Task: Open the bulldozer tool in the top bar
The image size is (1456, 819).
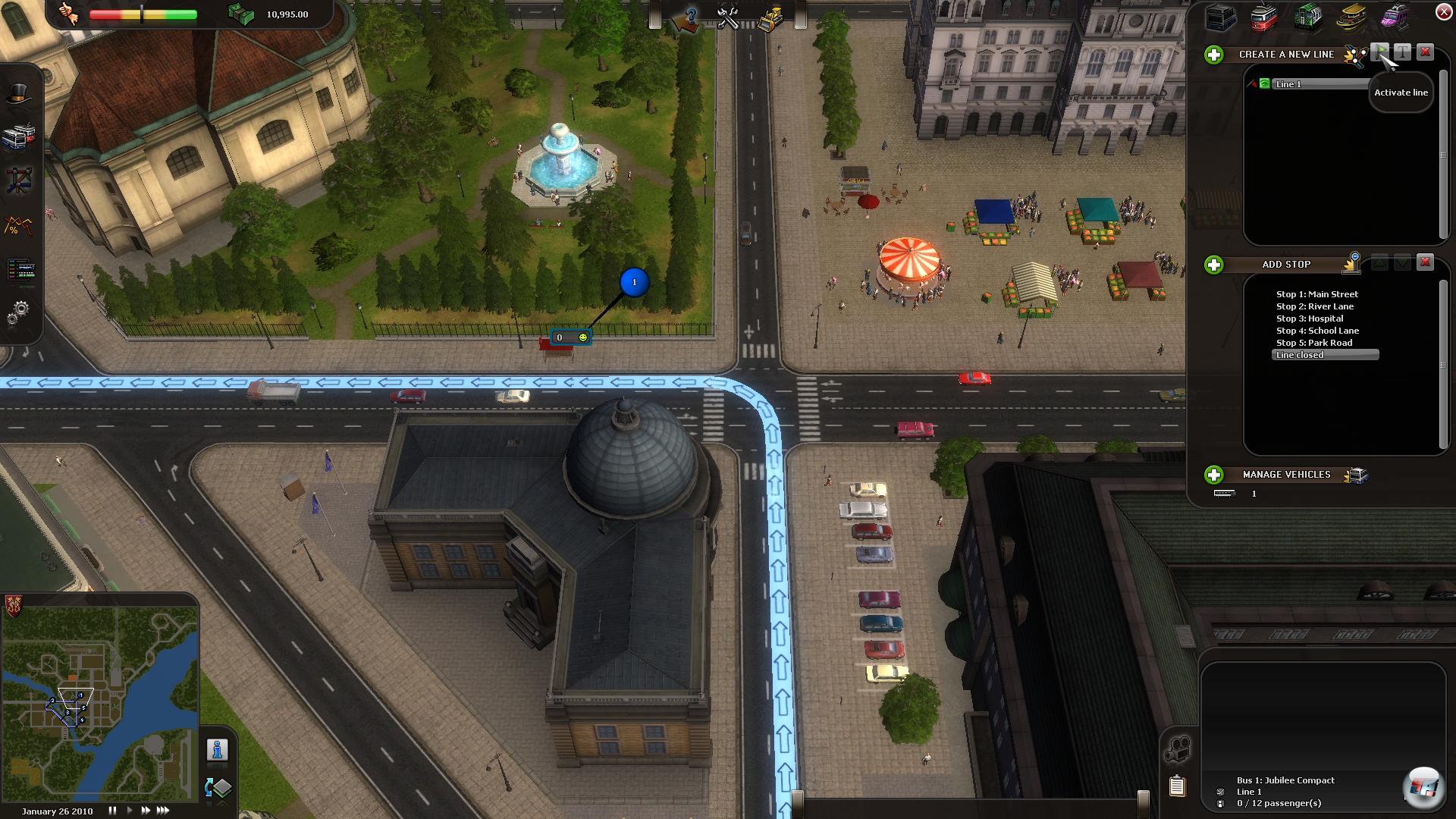Action: tap(770, 18)
